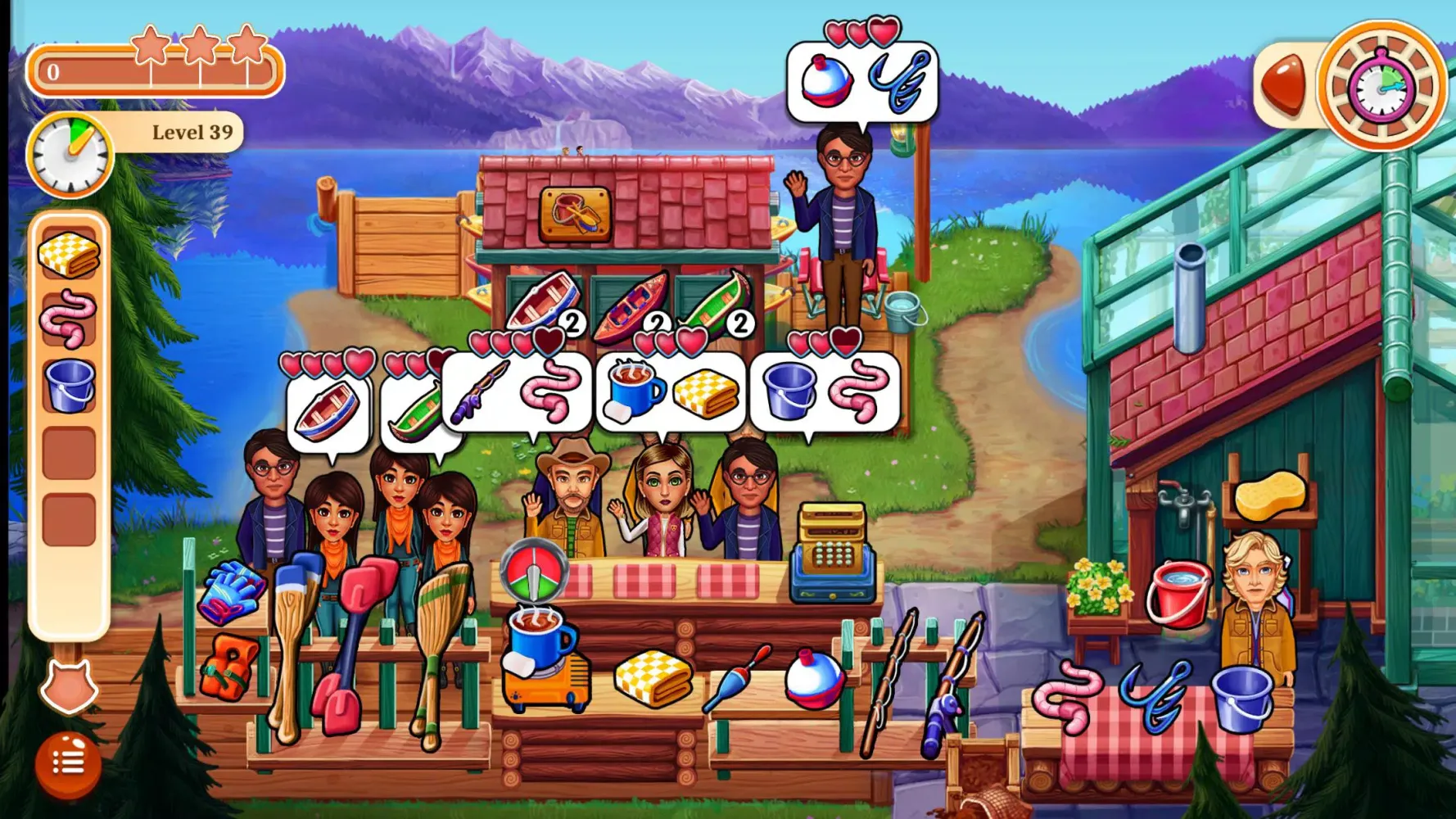The width and height of the screenshot is (1456, 819).
Task: Take the yellow checkered blanket from the counter
Action: [x=653, y=677]
